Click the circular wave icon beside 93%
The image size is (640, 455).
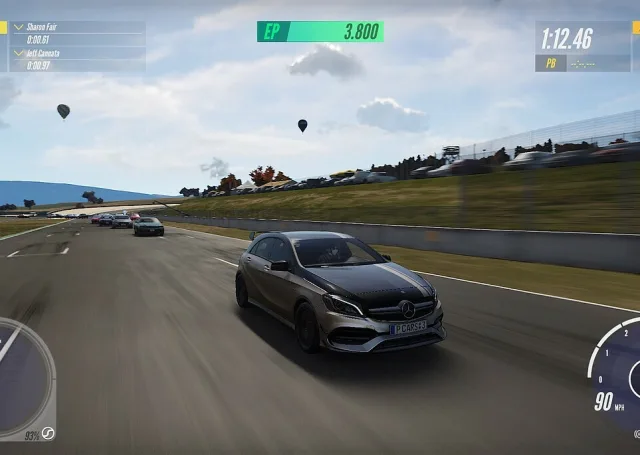point(47,433)
